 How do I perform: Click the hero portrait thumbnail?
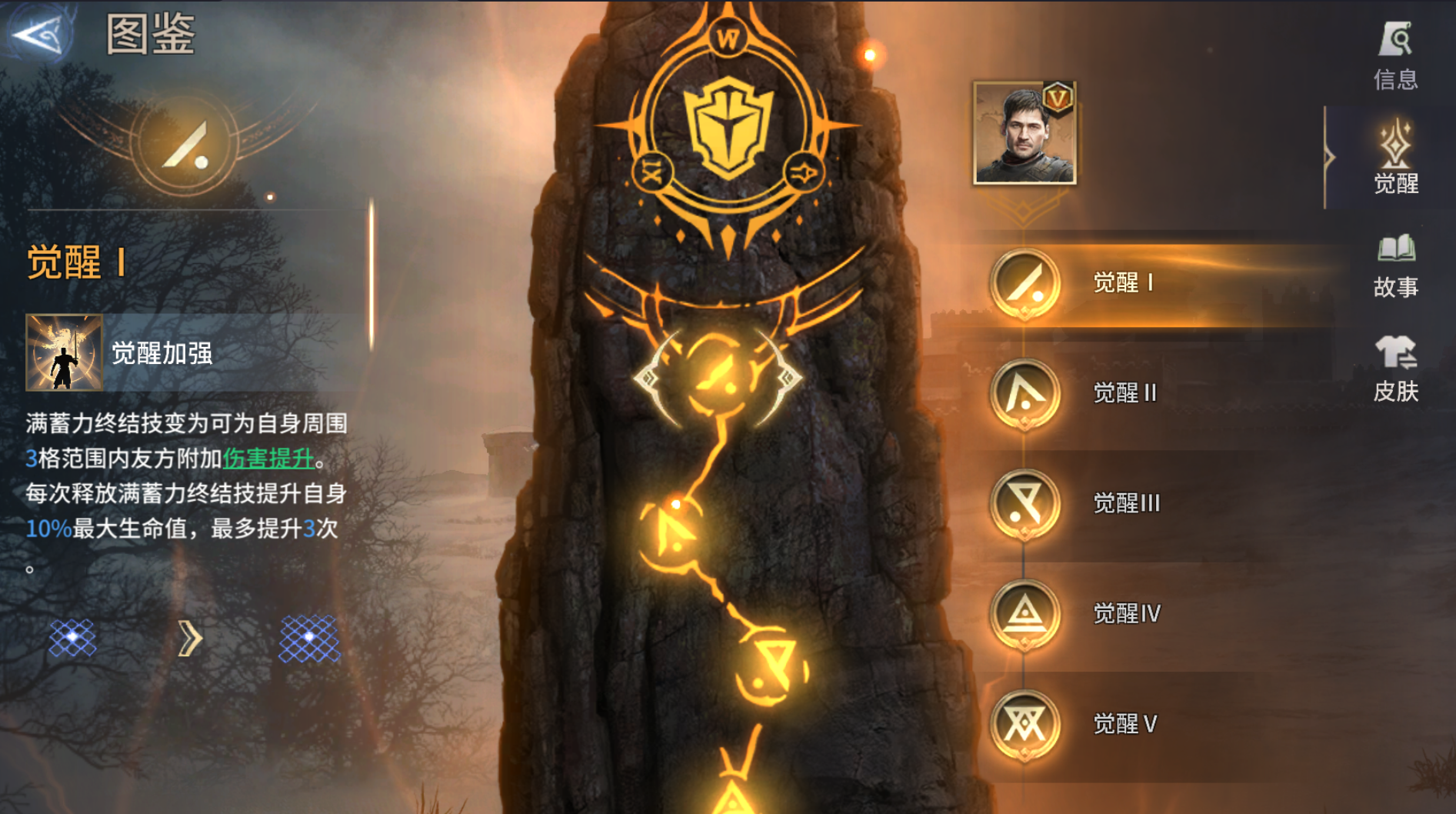point(1024,133)
